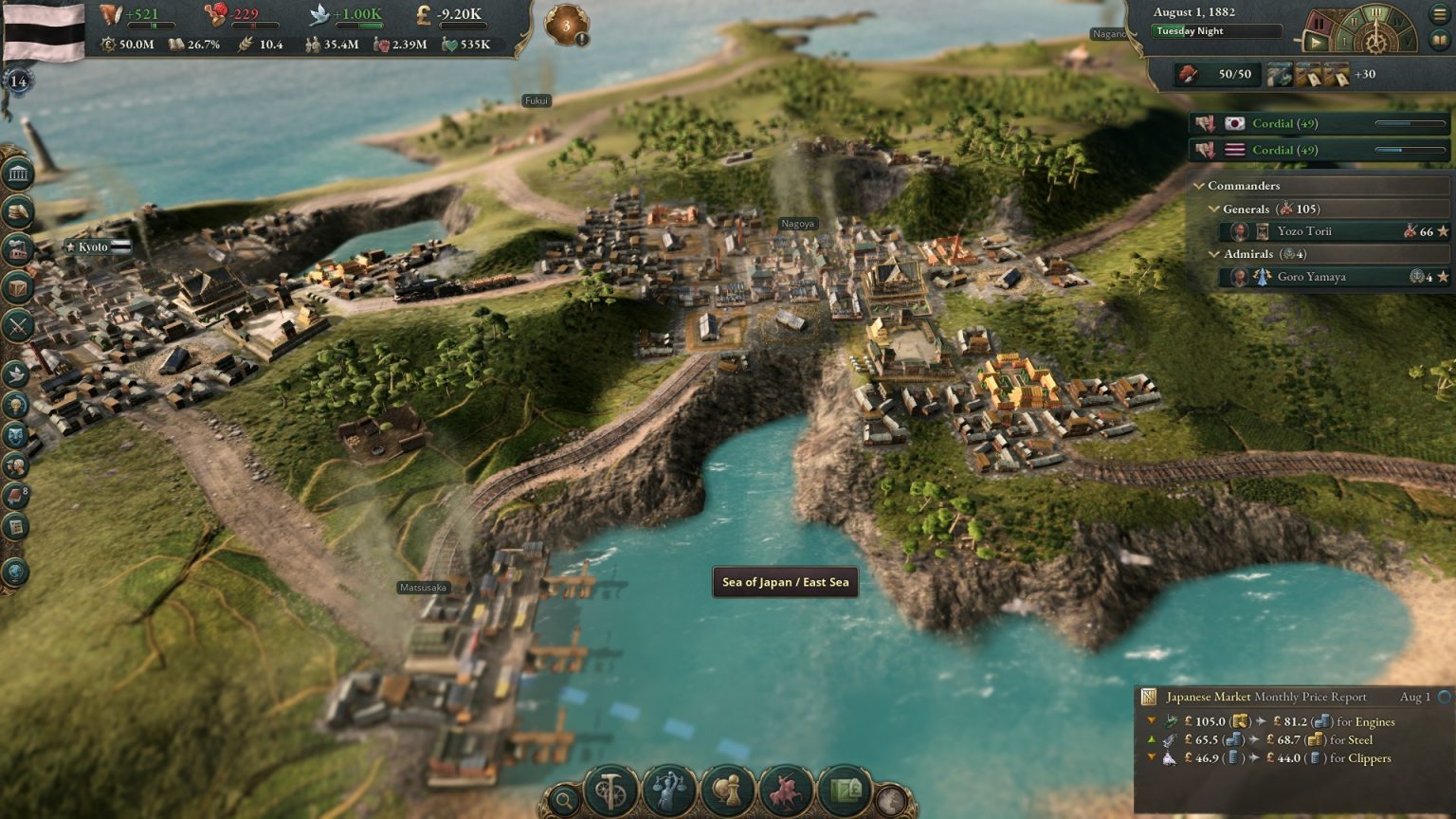Click the magnifying glass search button
The width and height of the screenshot is (1456, 819).
tap(563, 801)
